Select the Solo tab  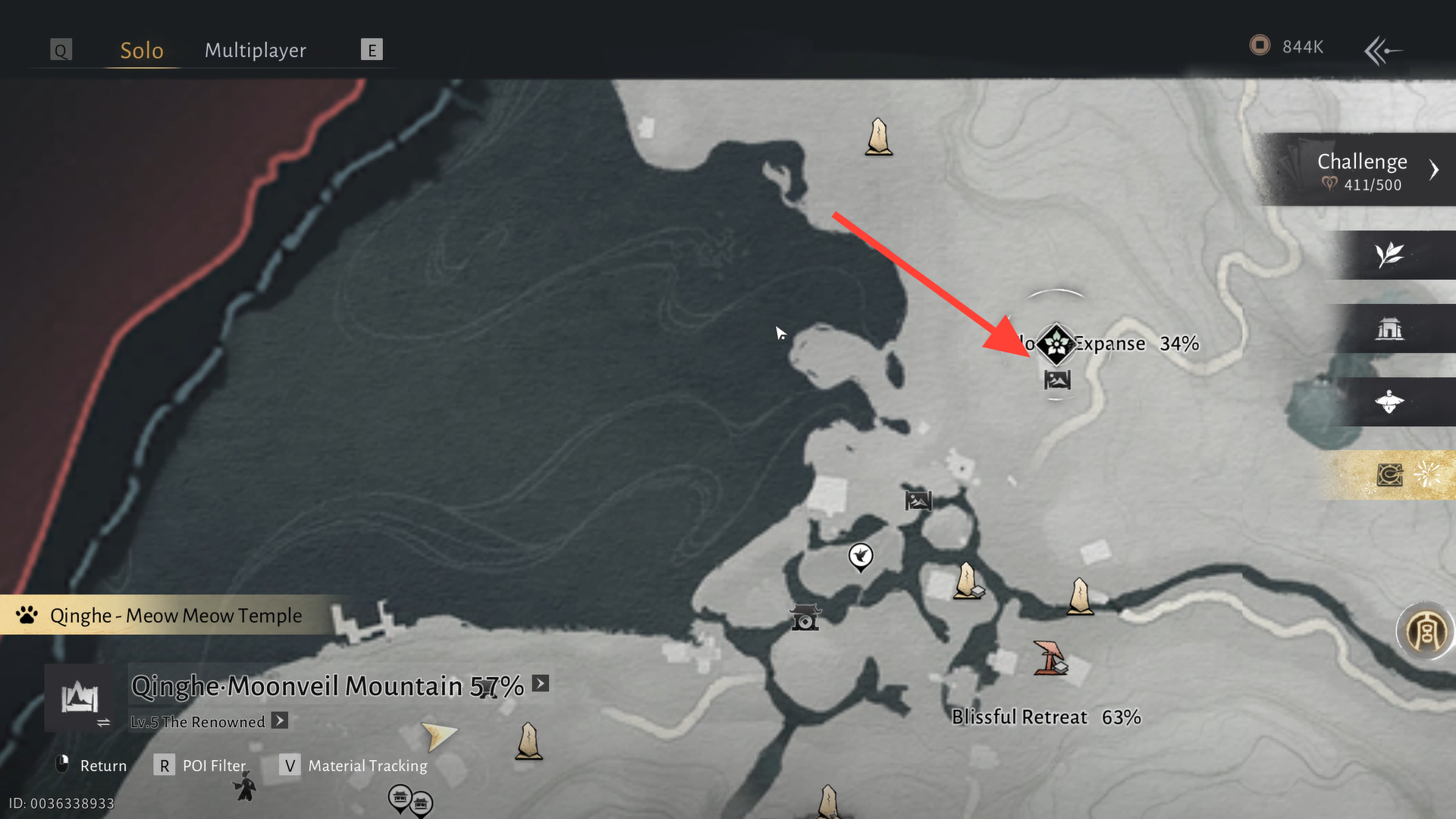(x=142, y=50)
